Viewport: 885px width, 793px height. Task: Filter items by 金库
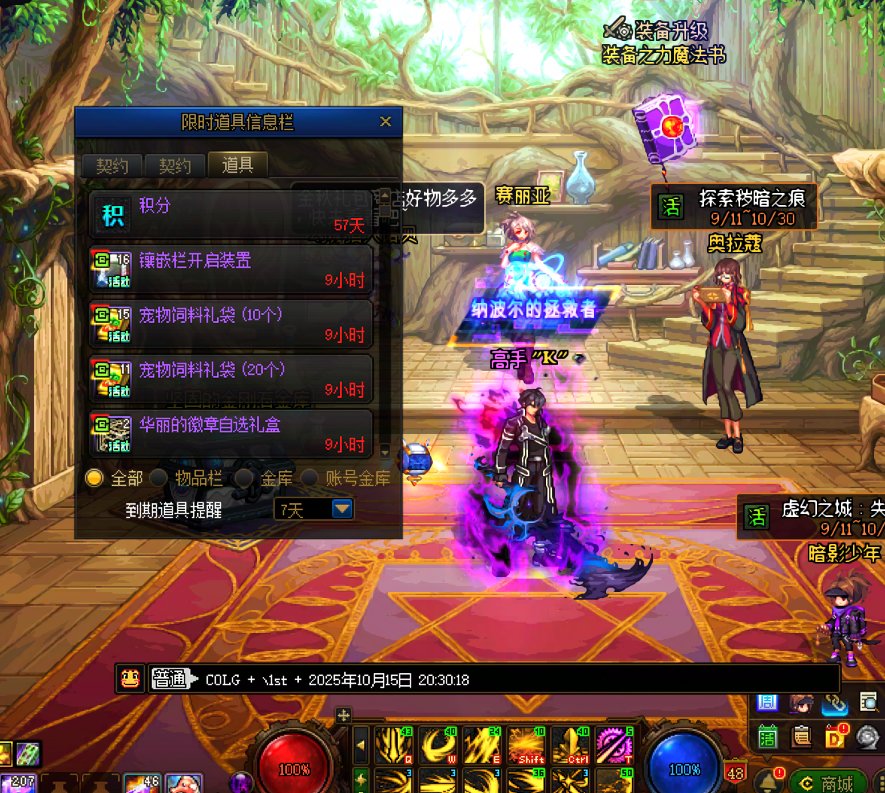coord(244,478)
